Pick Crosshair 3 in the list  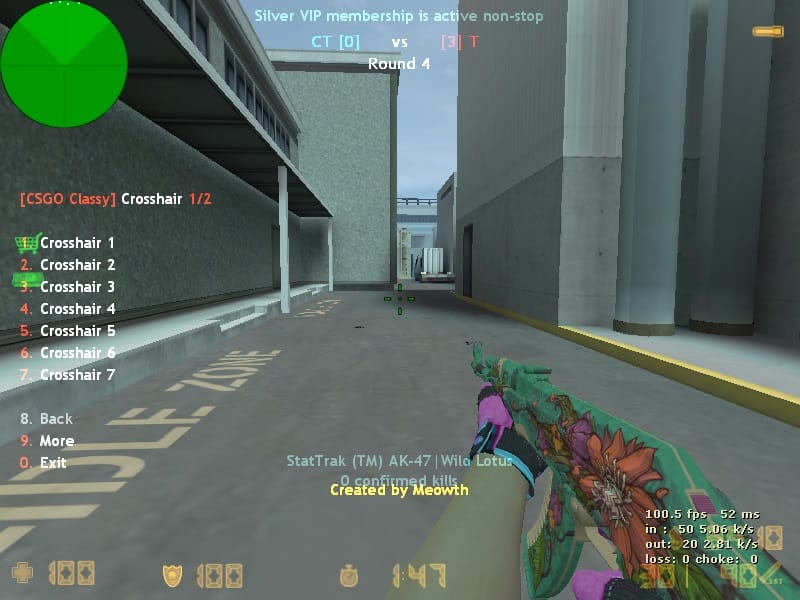(77, 287)
